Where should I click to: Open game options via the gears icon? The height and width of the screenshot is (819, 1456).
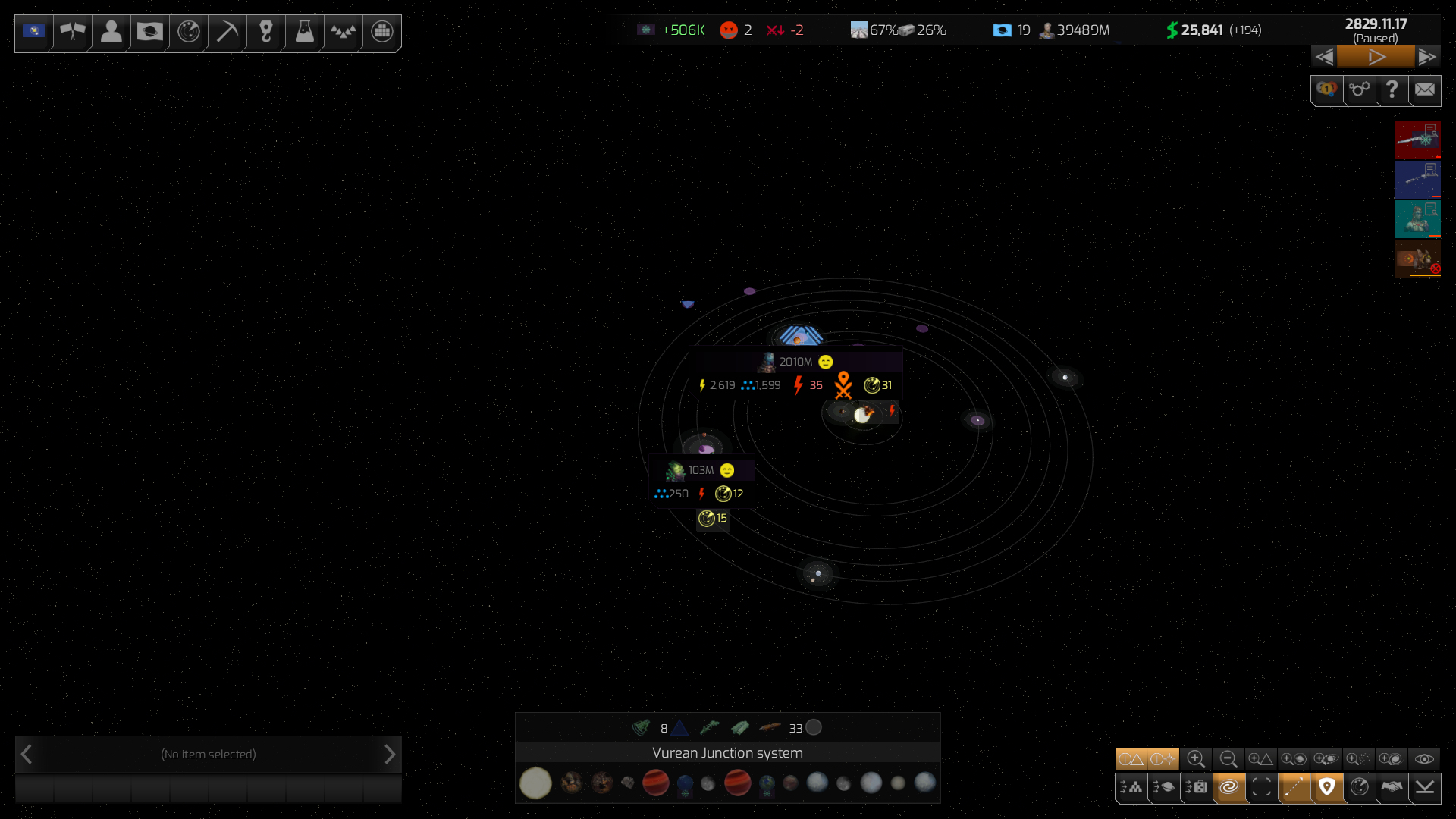pyautogui.click(x=1359, y=90)
